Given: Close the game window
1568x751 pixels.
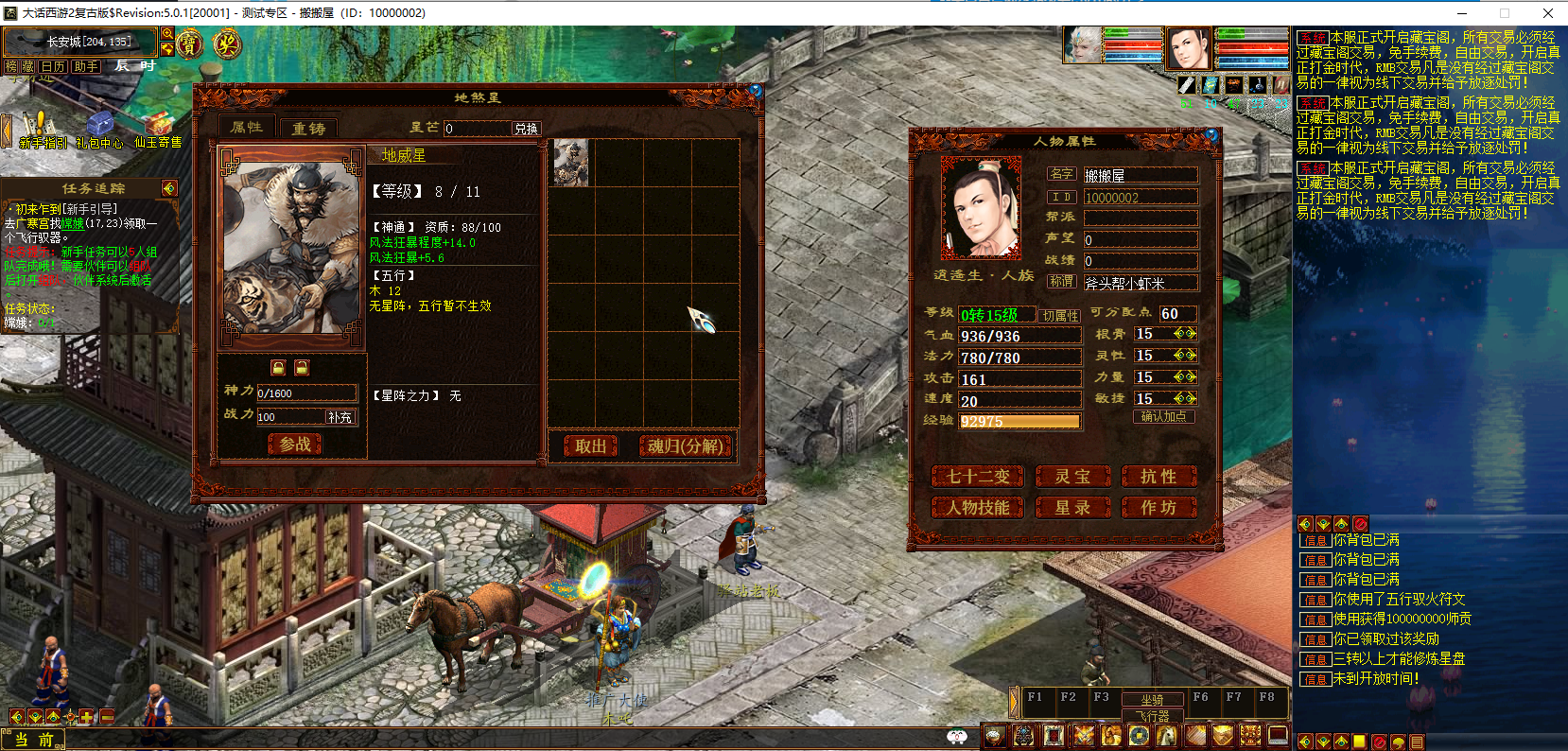Looking at the screenshot, I should click(x=1547, y=13).
